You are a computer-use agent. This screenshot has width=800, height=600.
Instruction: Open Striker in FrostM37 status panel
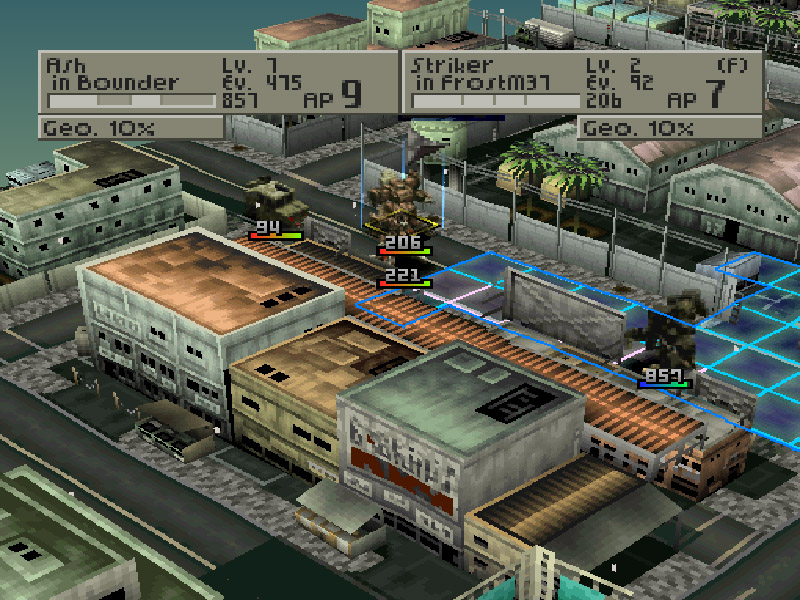coord(582,82)
